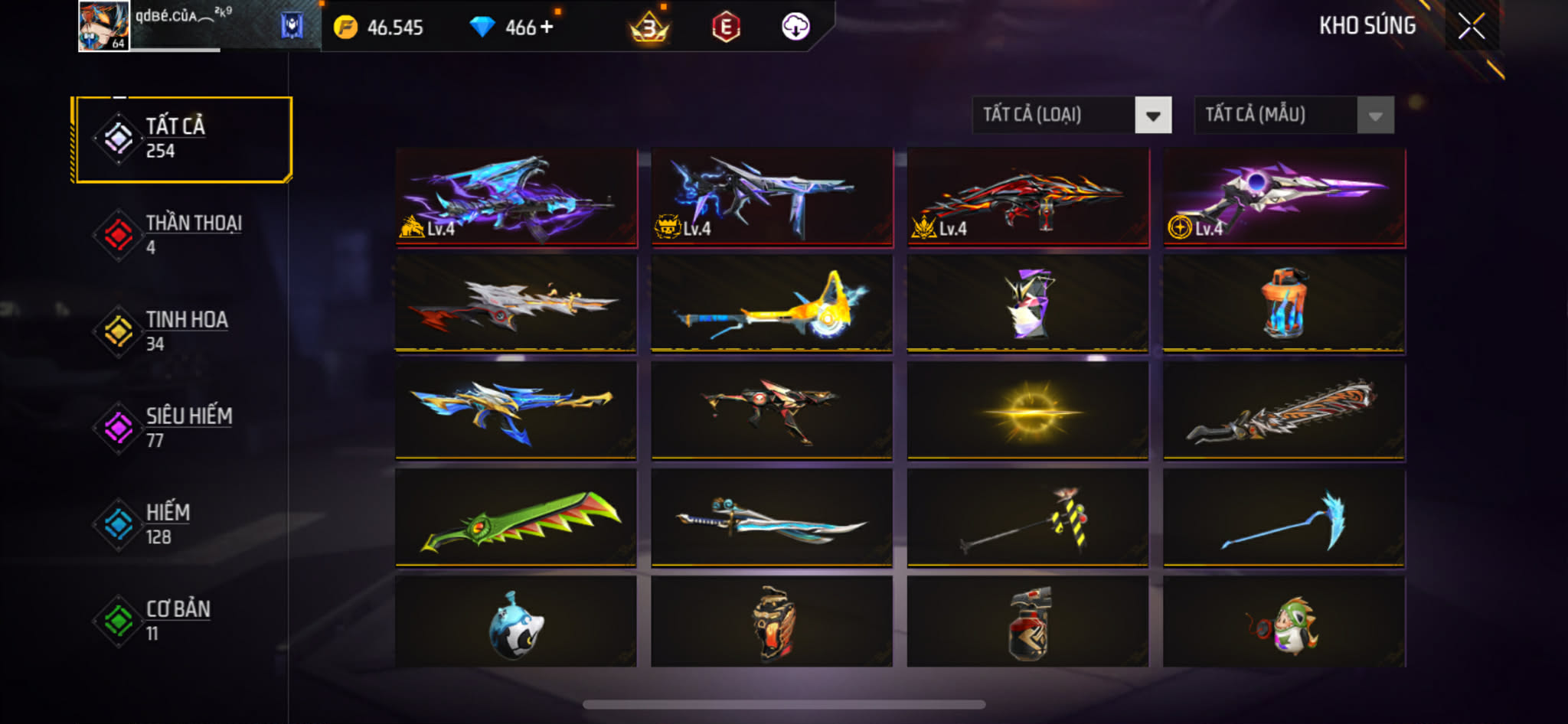The image size is (1568, 724).
Task: Open the cloud download icon
Action: pos(795,28)
